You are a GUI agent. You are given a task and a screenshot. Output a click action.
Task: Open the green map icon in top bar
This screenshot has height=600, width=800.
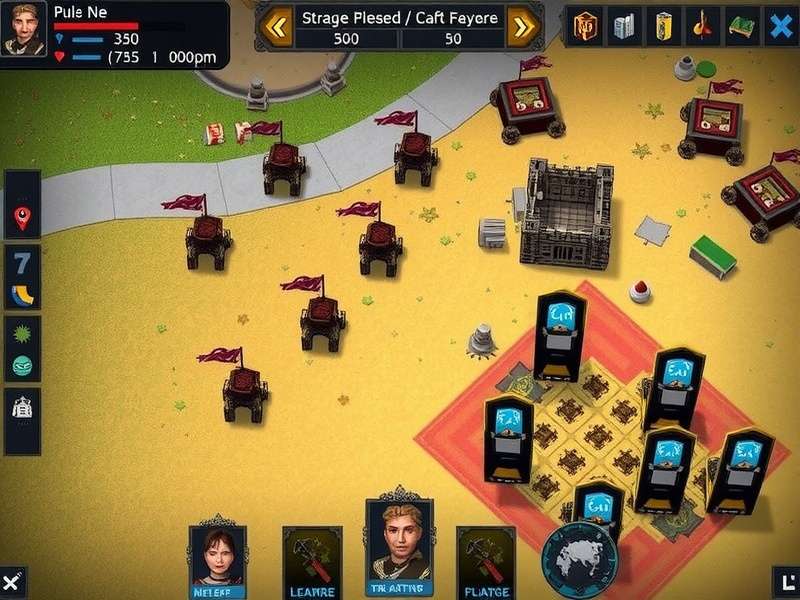click(x=741, y=26)
